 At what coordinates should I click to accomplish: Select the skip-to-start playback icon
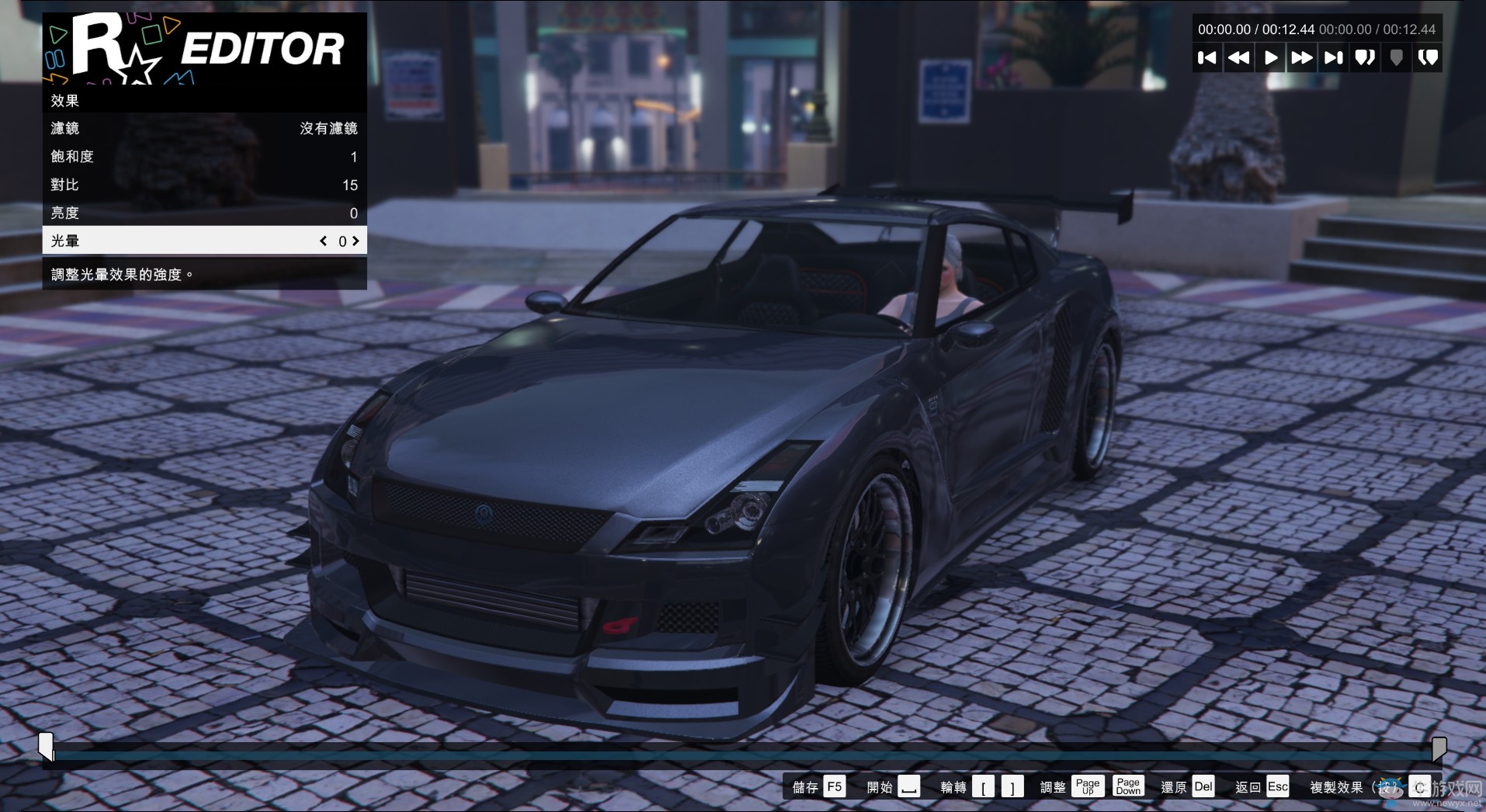(x=1207, y=57)
